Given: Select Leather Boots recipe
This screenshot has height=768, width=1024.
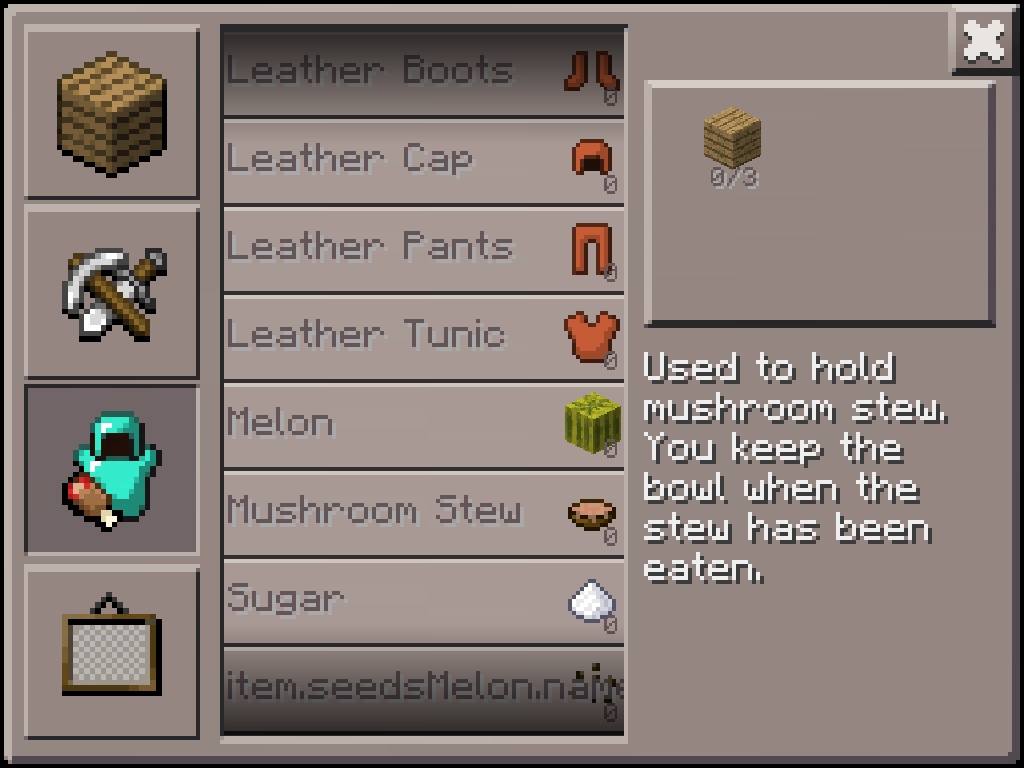Looking at the screenshot, I should (x=423, y=72).
